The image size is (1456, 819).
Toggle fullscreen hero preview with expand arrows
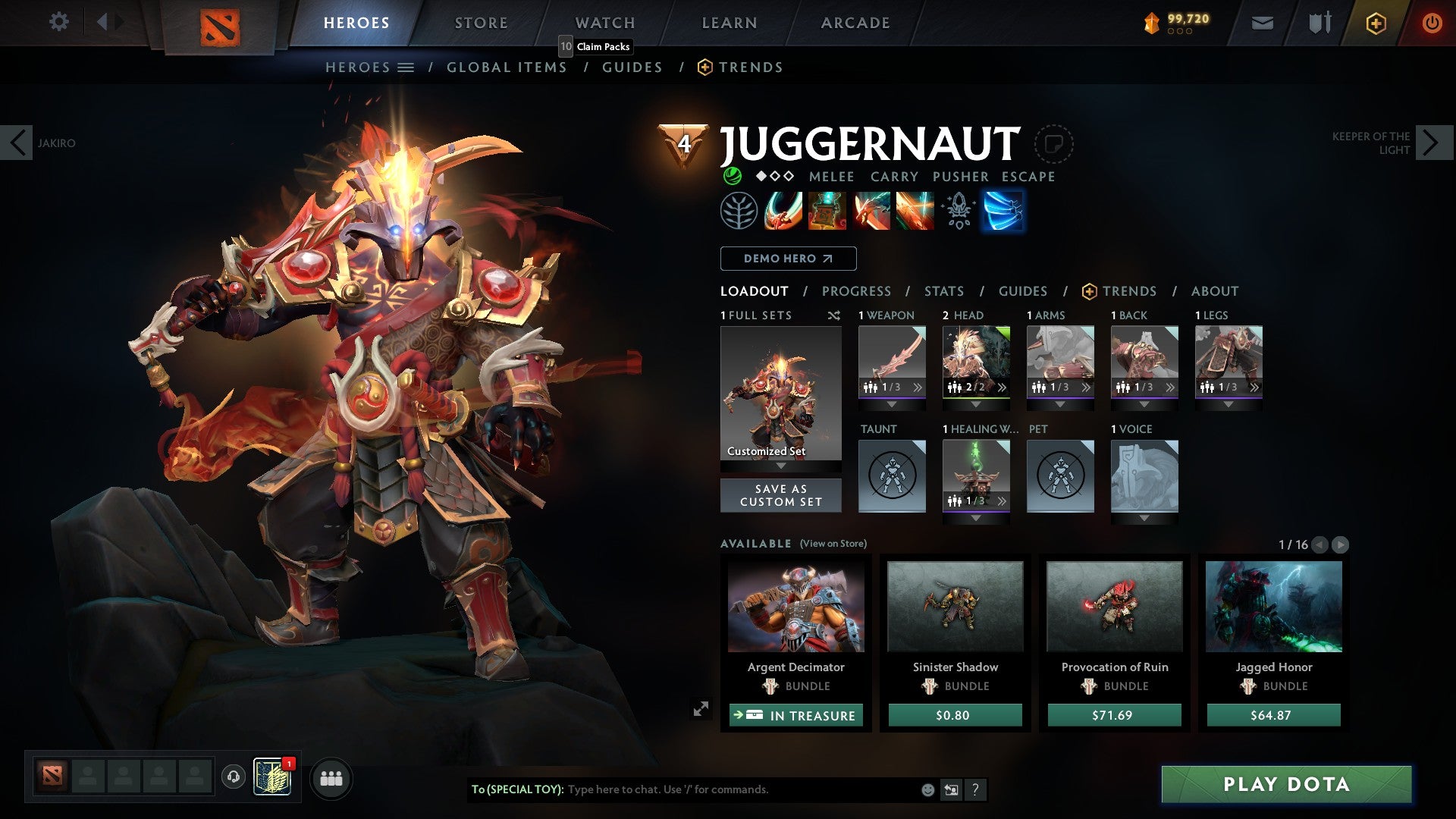point(701,707)
